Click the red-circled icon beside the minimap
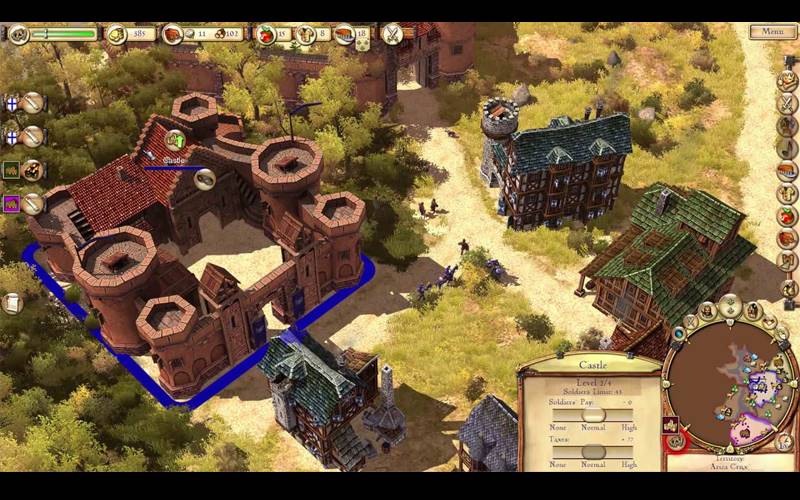 (x=677, y=439)
